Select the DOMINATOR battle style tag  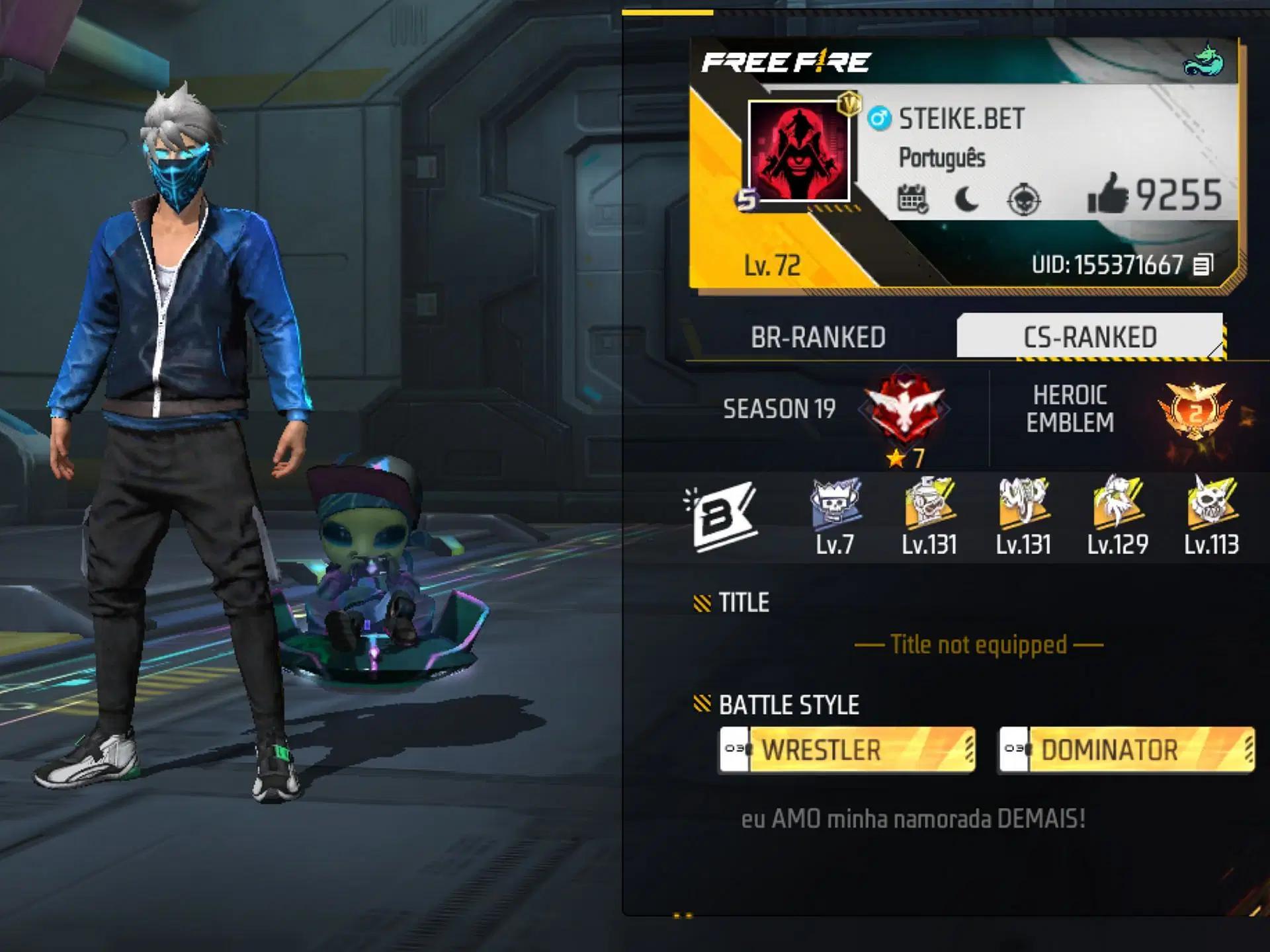click(1126, 750)
